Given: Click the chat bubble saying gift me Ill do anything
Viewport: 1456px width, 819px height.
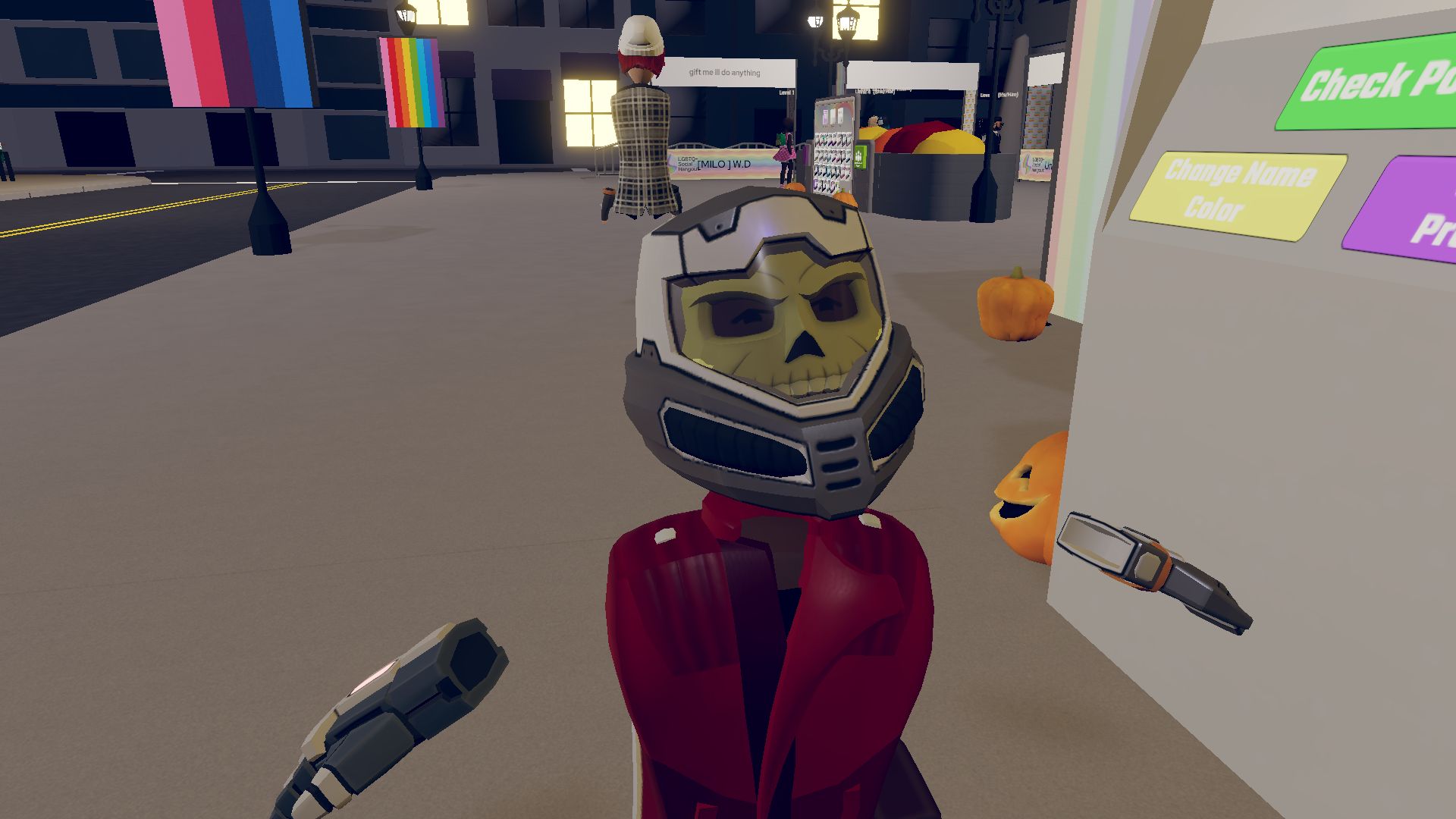Looking at the screenshot, I should [x=724, y=73].
